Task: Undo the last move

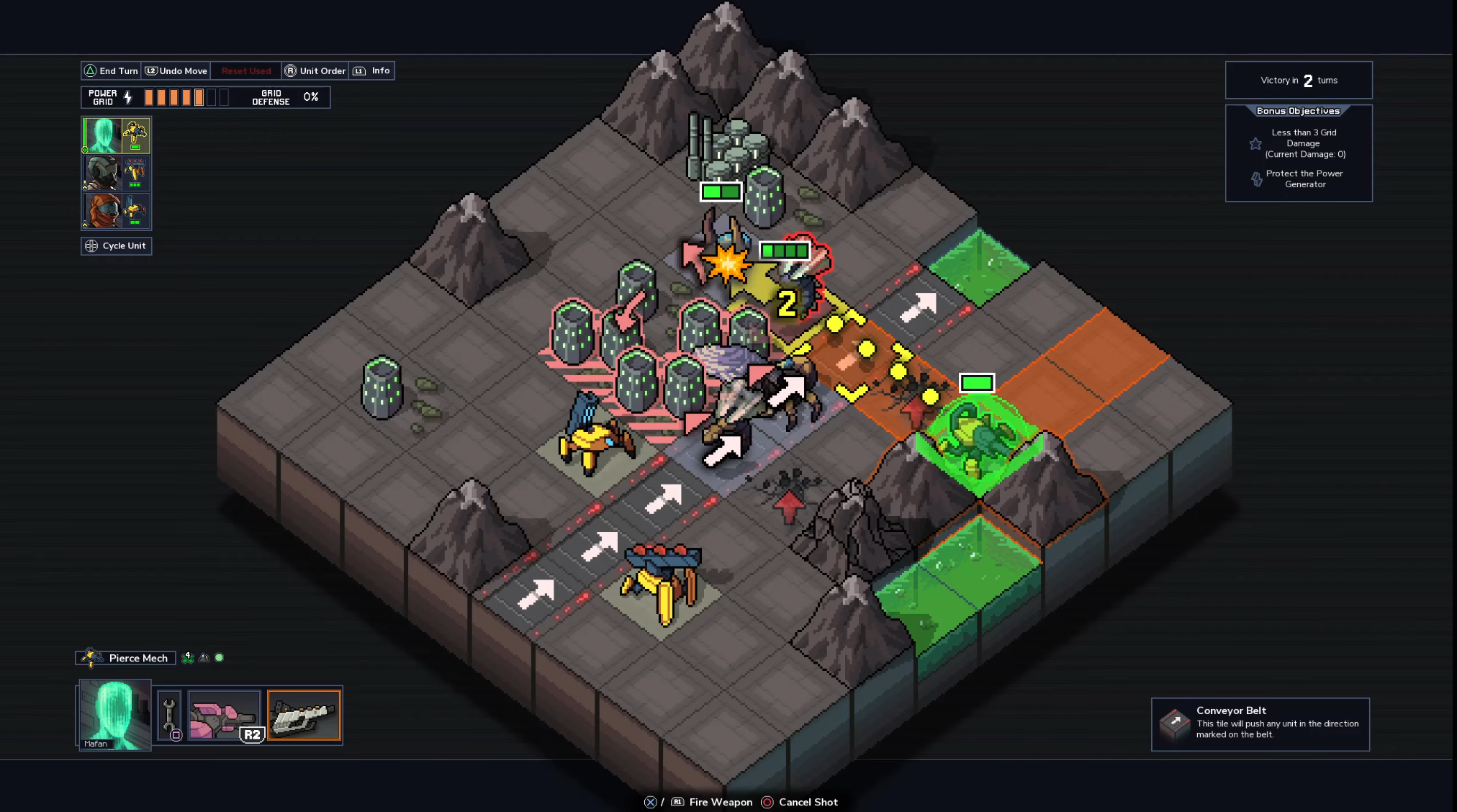Action: pos(176,71)
